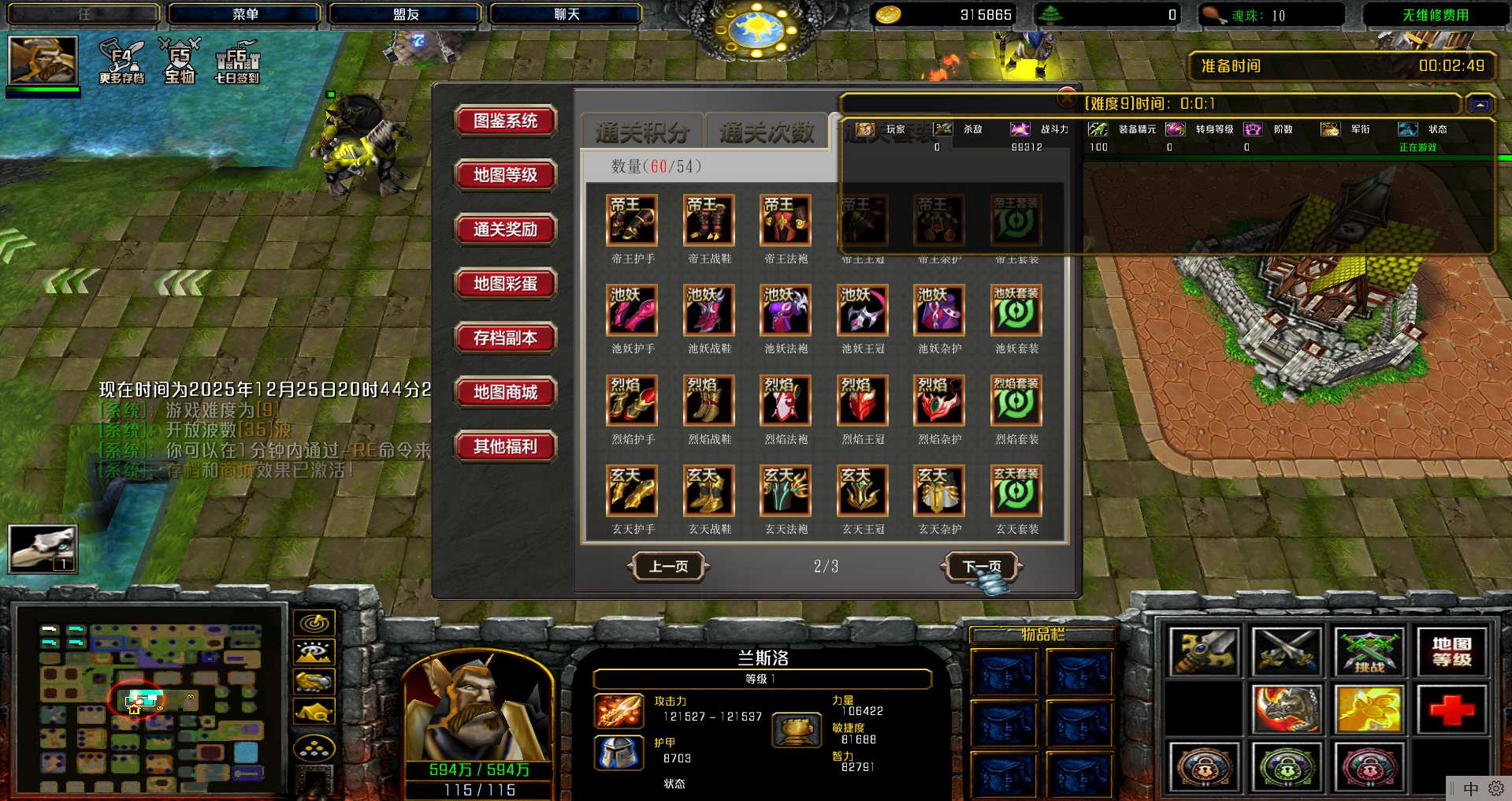Activate the red cross heal ability

(x=1451, y=709)
